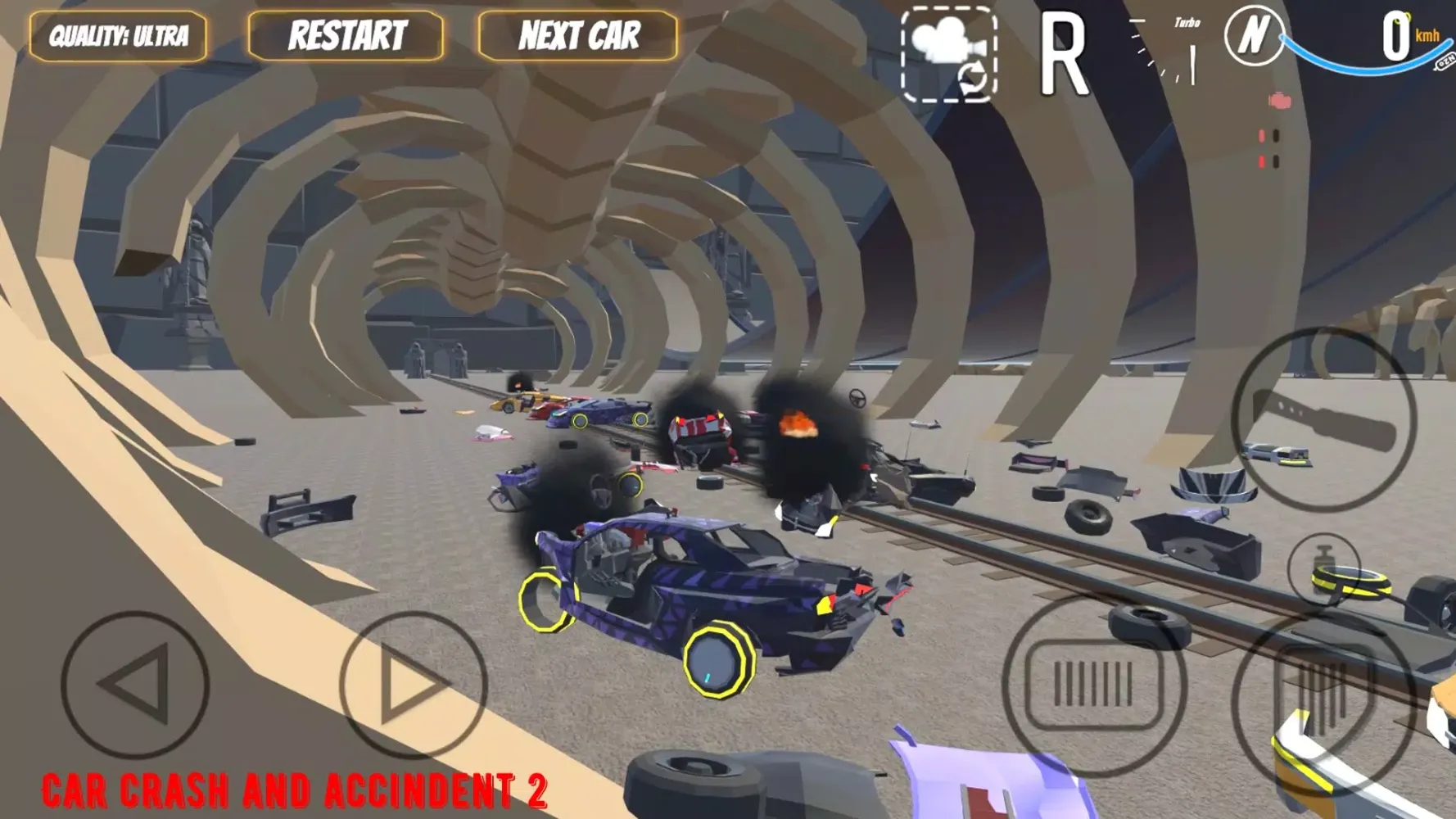Viewport: 1456px width, 819px height.
Task: Tap the small detonator plunger icon
Action: [x=1323, y=568]
